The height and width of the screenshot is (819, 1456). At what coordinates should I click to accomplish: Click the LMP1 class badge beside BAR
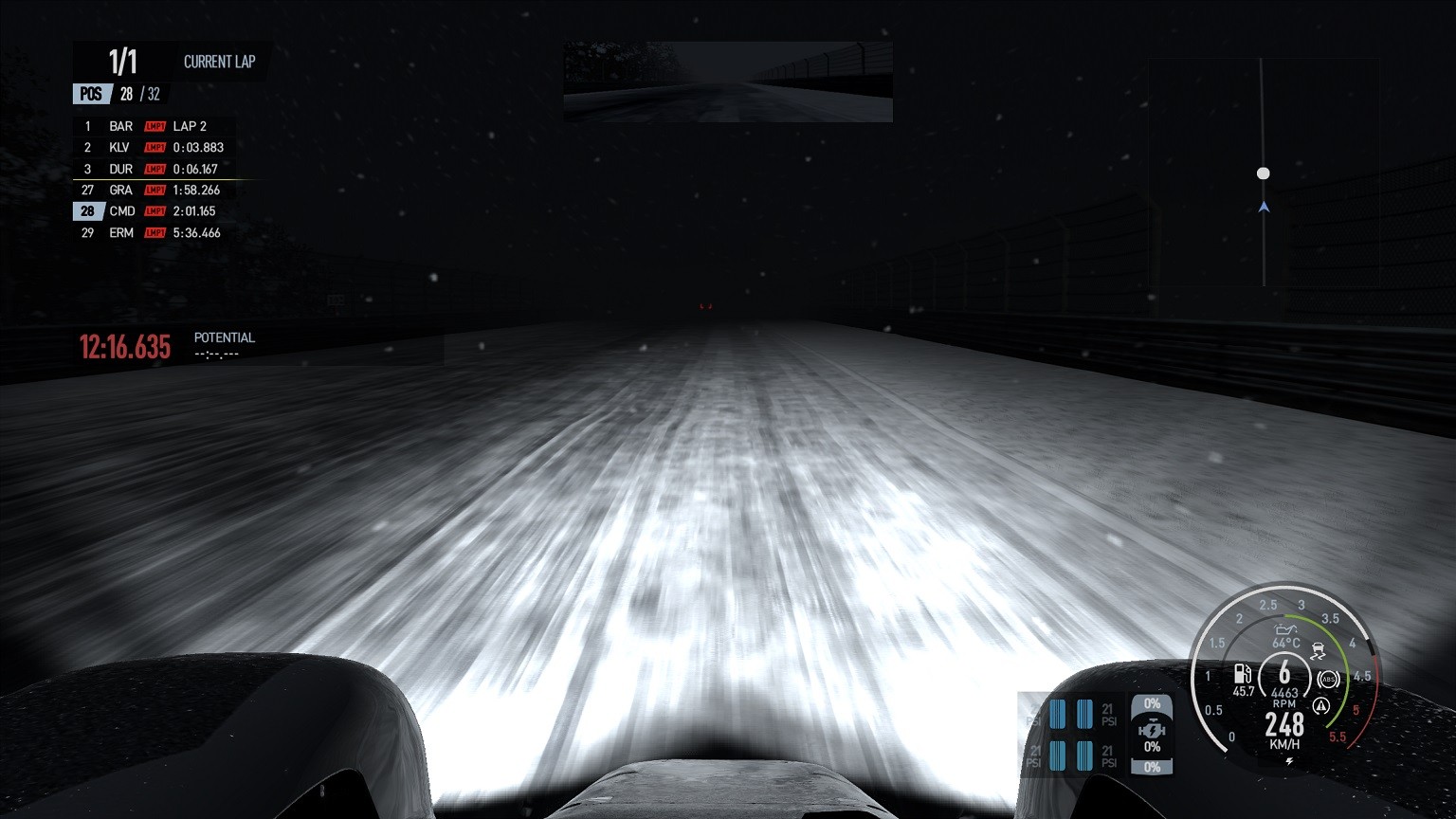[x=155, y=125]
